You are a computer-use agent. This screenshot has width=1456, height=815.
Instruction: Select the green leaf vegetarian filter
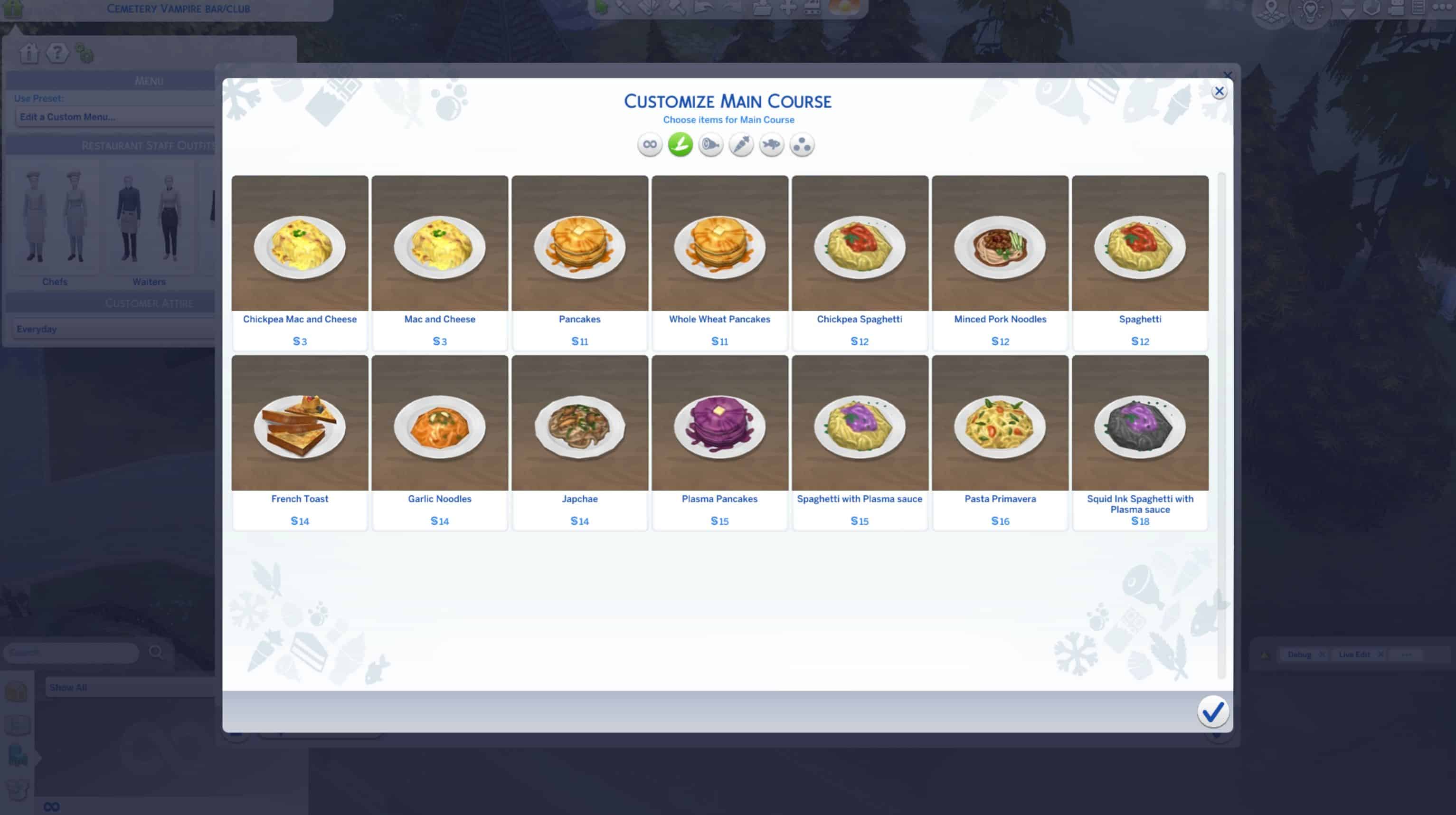pos(680,145)
